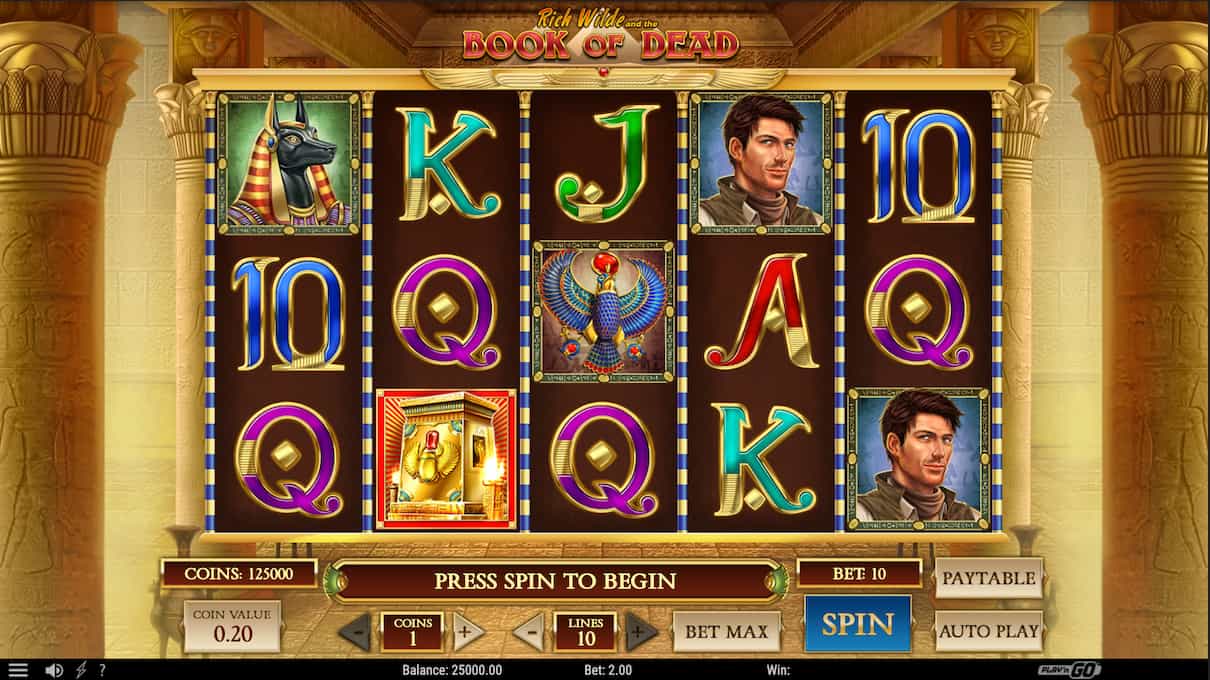Start Auto Play
The width and height of the screenshot is (1210, 680).
click(x=988, y=631)
